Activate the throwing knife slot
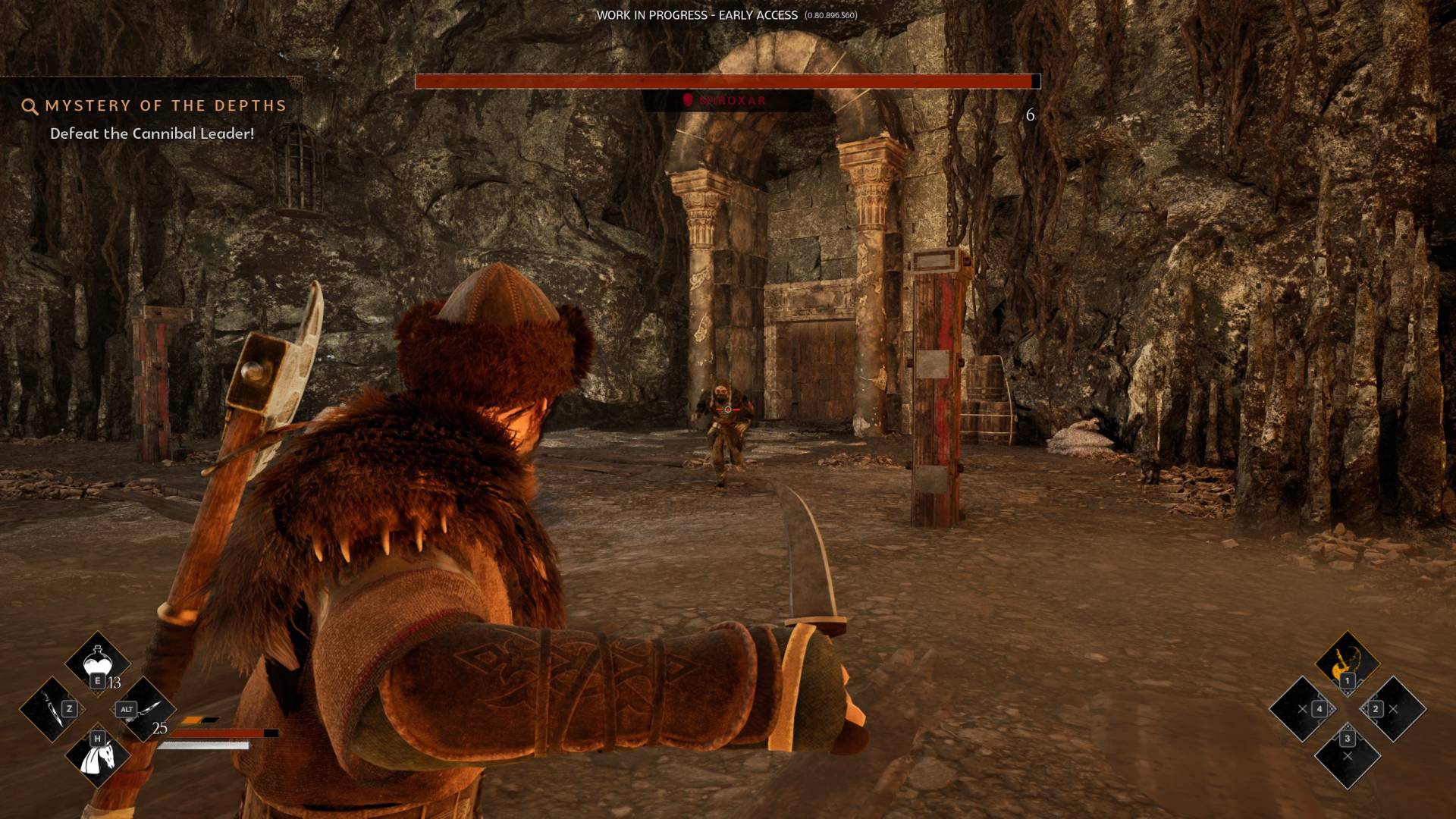Viewport: 1456px width, 819px height. tap(144, 710)
